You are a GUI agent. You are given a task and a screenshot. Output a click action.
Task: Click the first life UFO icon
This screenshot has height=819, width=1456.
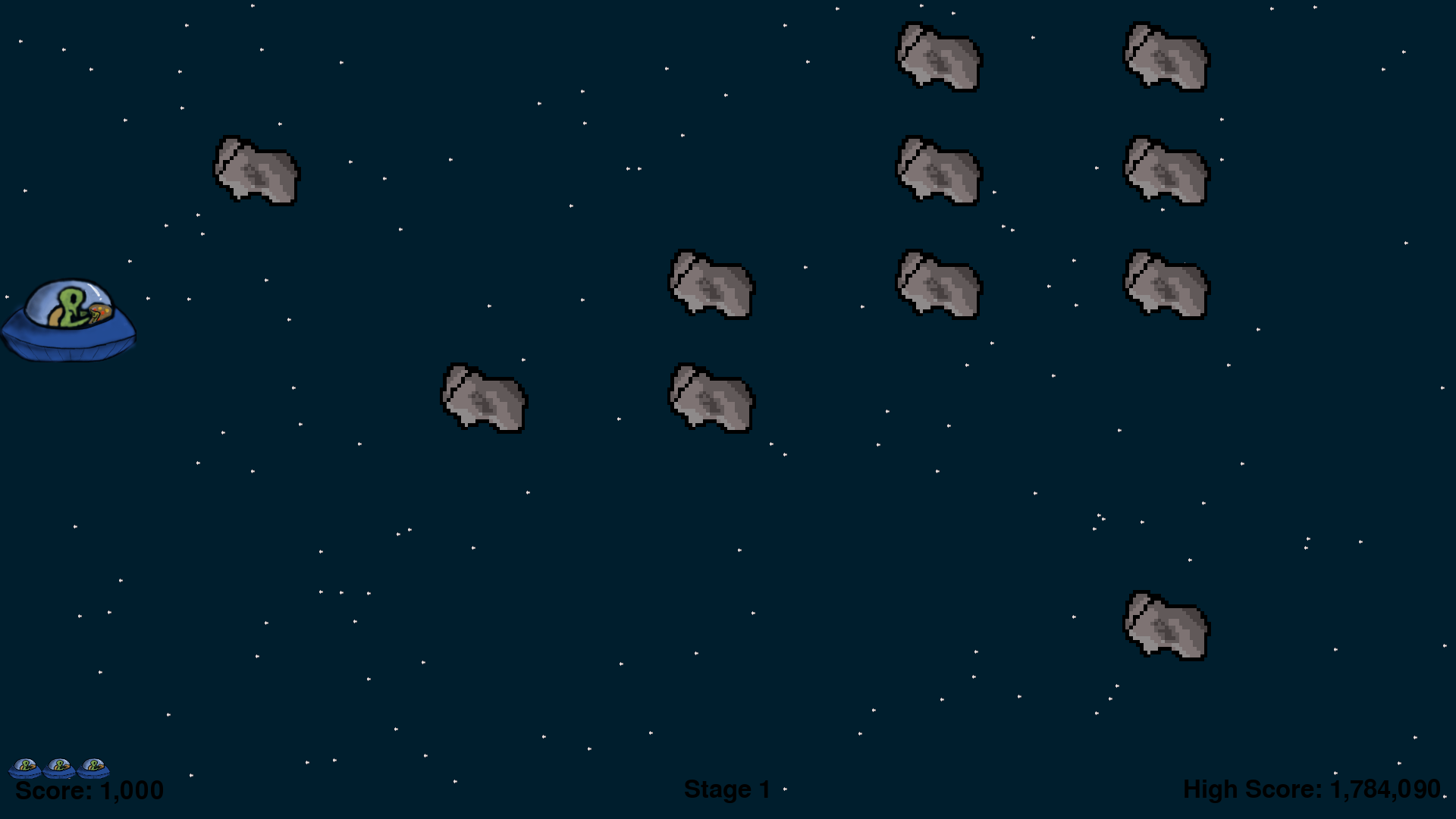25,768
